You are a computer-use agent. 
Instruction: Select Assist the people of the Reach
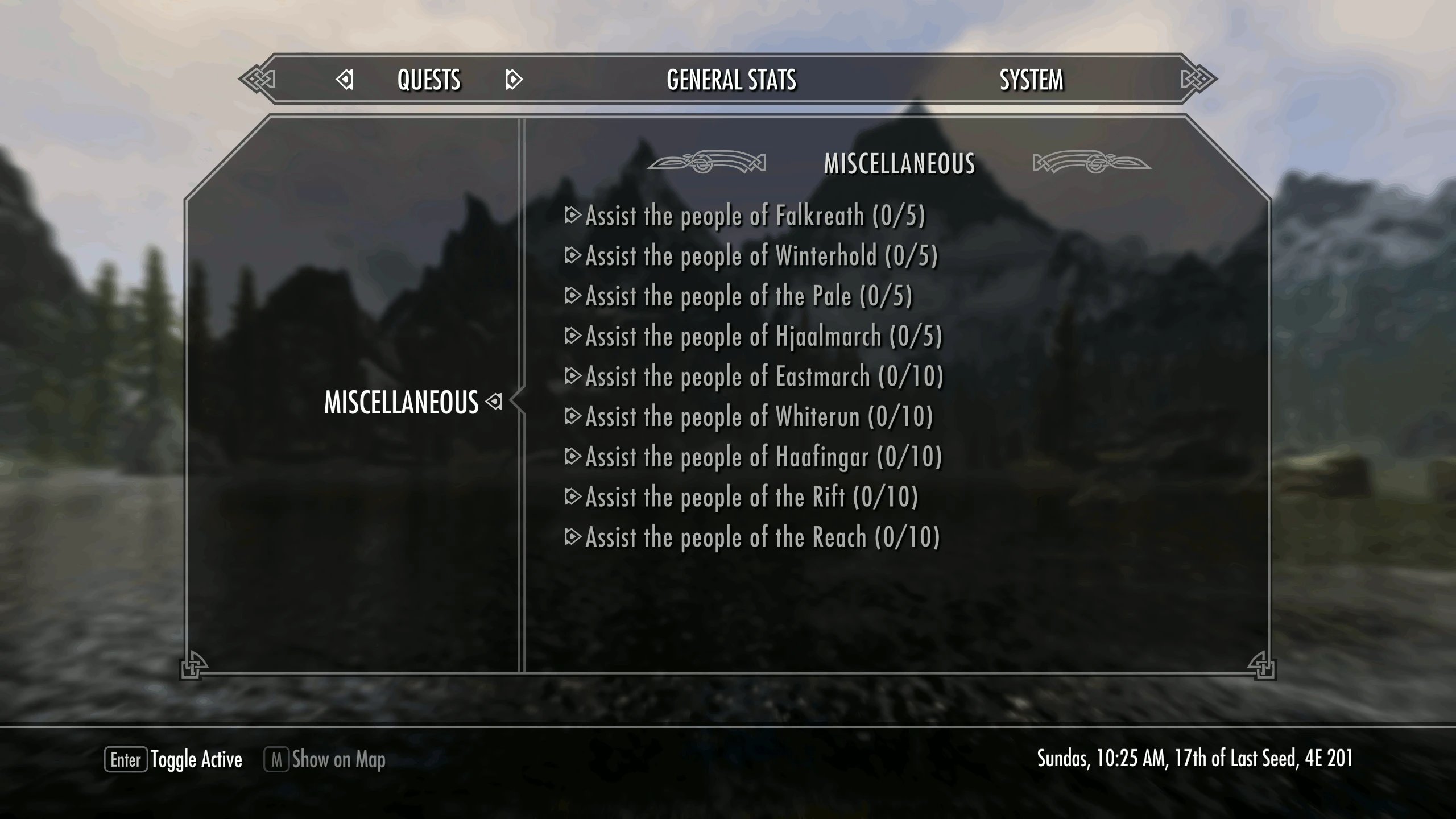point(762,538)
